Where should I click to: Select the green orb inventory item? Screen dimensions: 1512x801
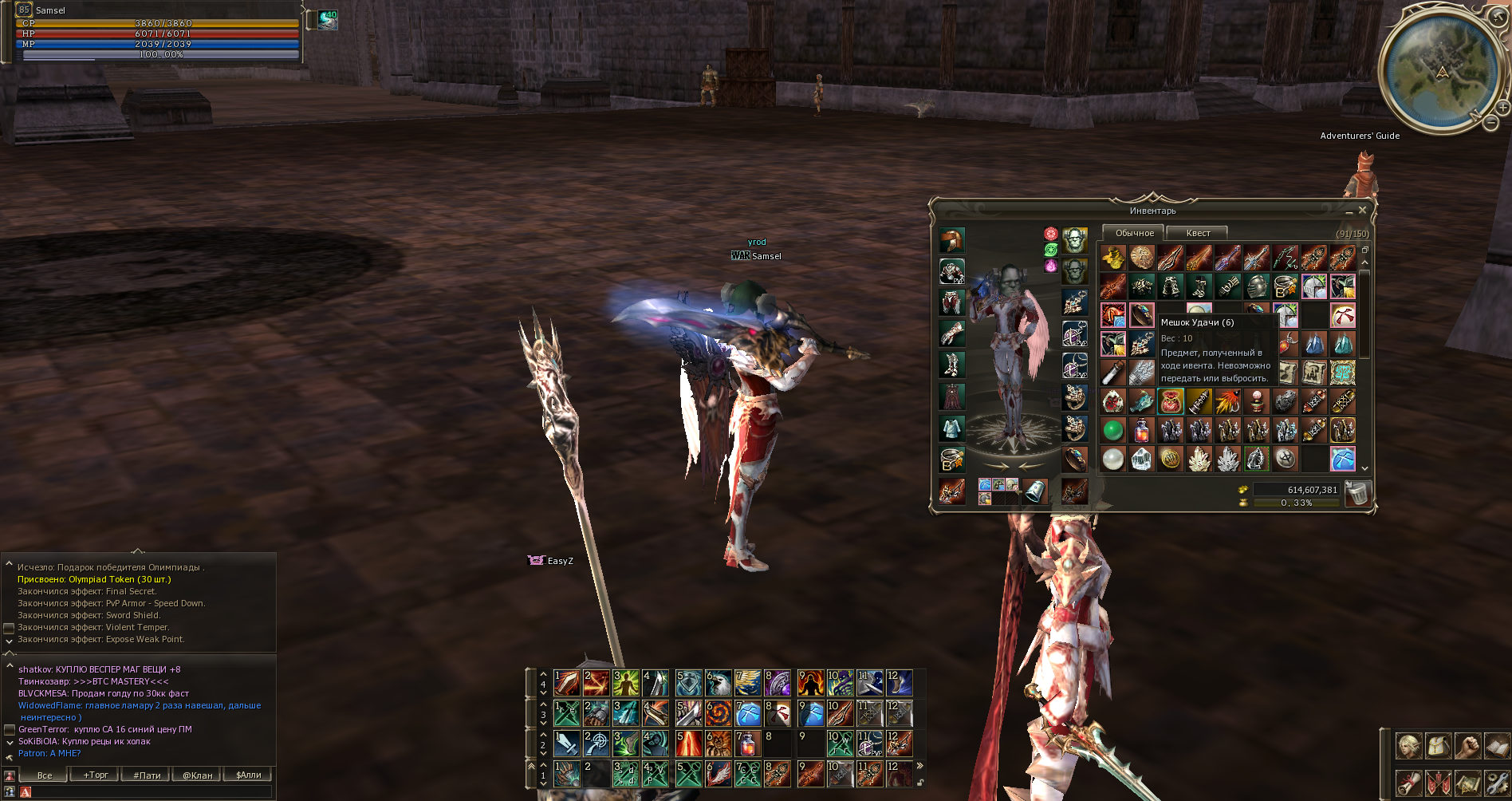click(x=1112, y=431)
